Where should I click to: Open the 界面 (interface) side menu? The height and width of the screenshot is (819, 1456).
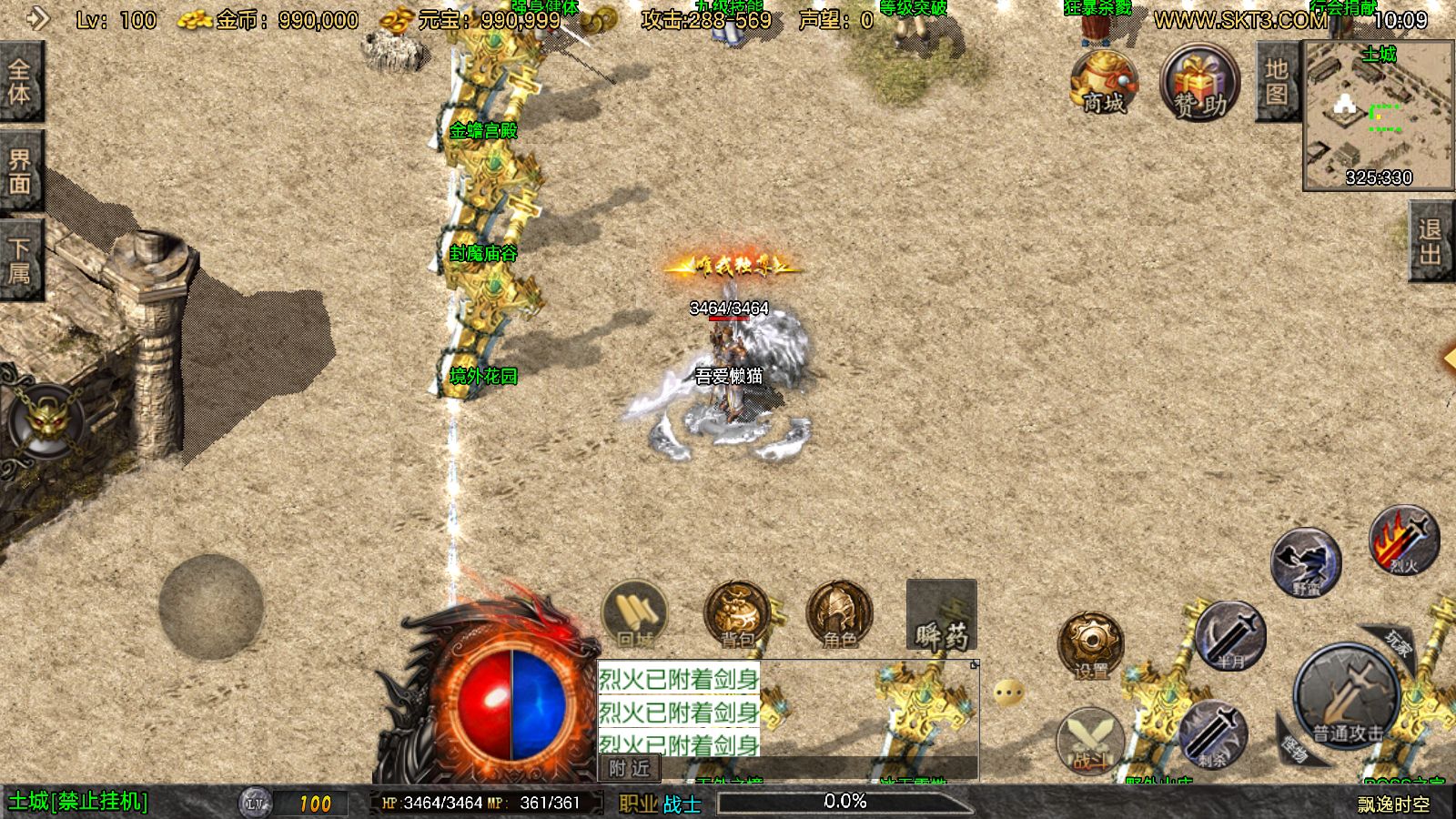(22, 168)
